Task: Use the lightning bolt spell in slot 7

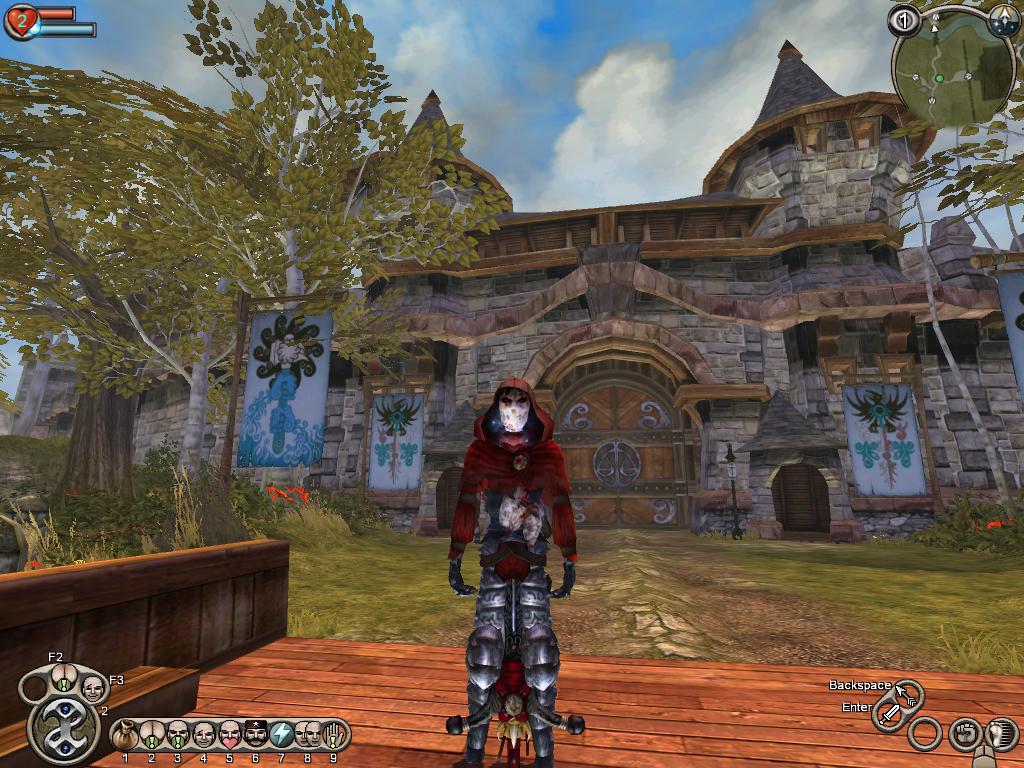Action: (x=281, y=735)
